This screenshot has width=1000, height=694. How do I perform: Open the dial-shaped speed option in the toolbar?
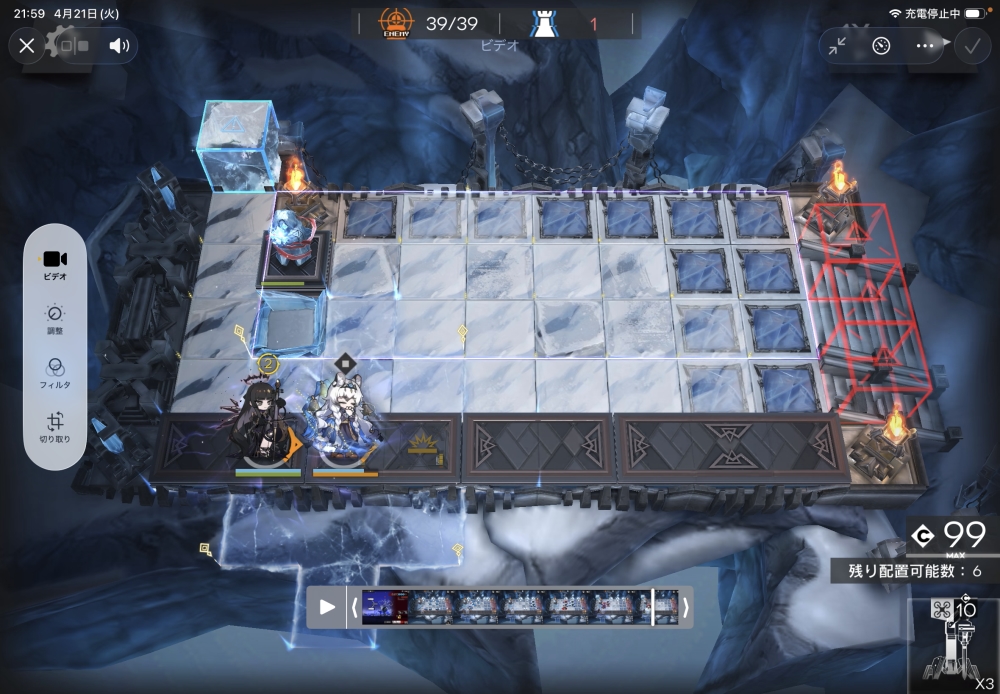coord(881,45)
